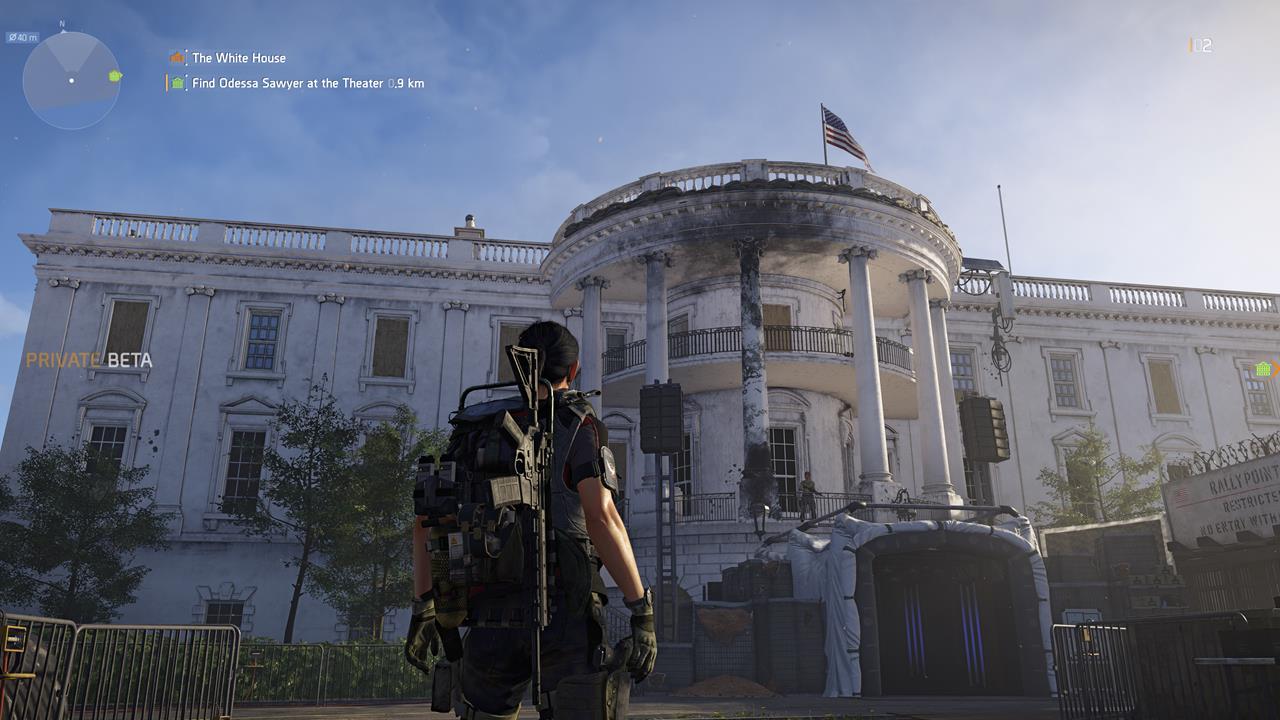Select the North indicator above the minimap
The width and height of the screenshot is (1280, 720).
[61, 23]
